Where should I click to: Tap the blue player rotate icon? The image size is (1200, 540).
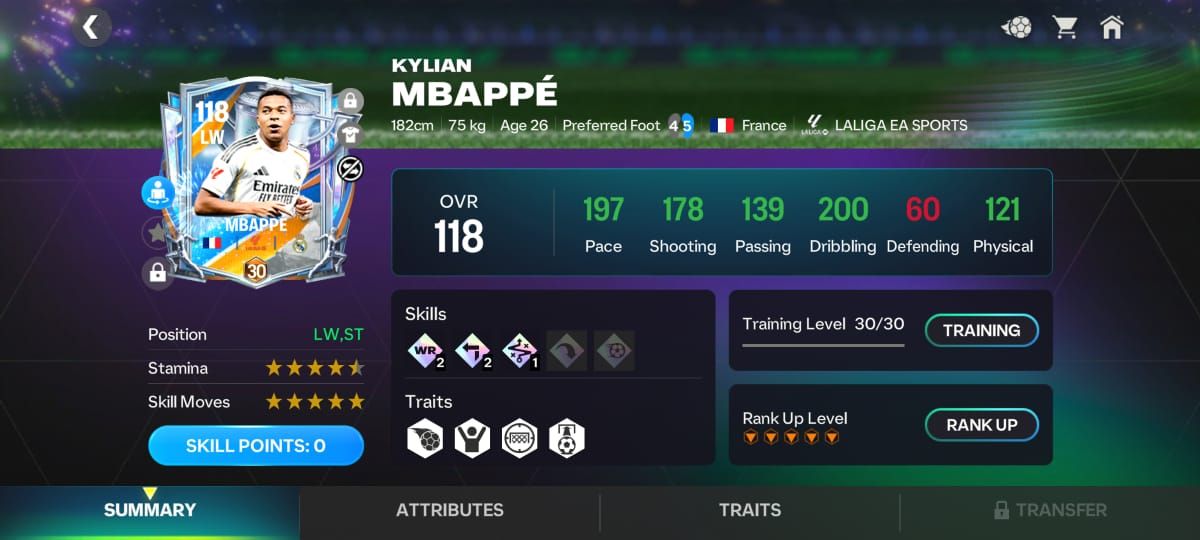(158, 193)
